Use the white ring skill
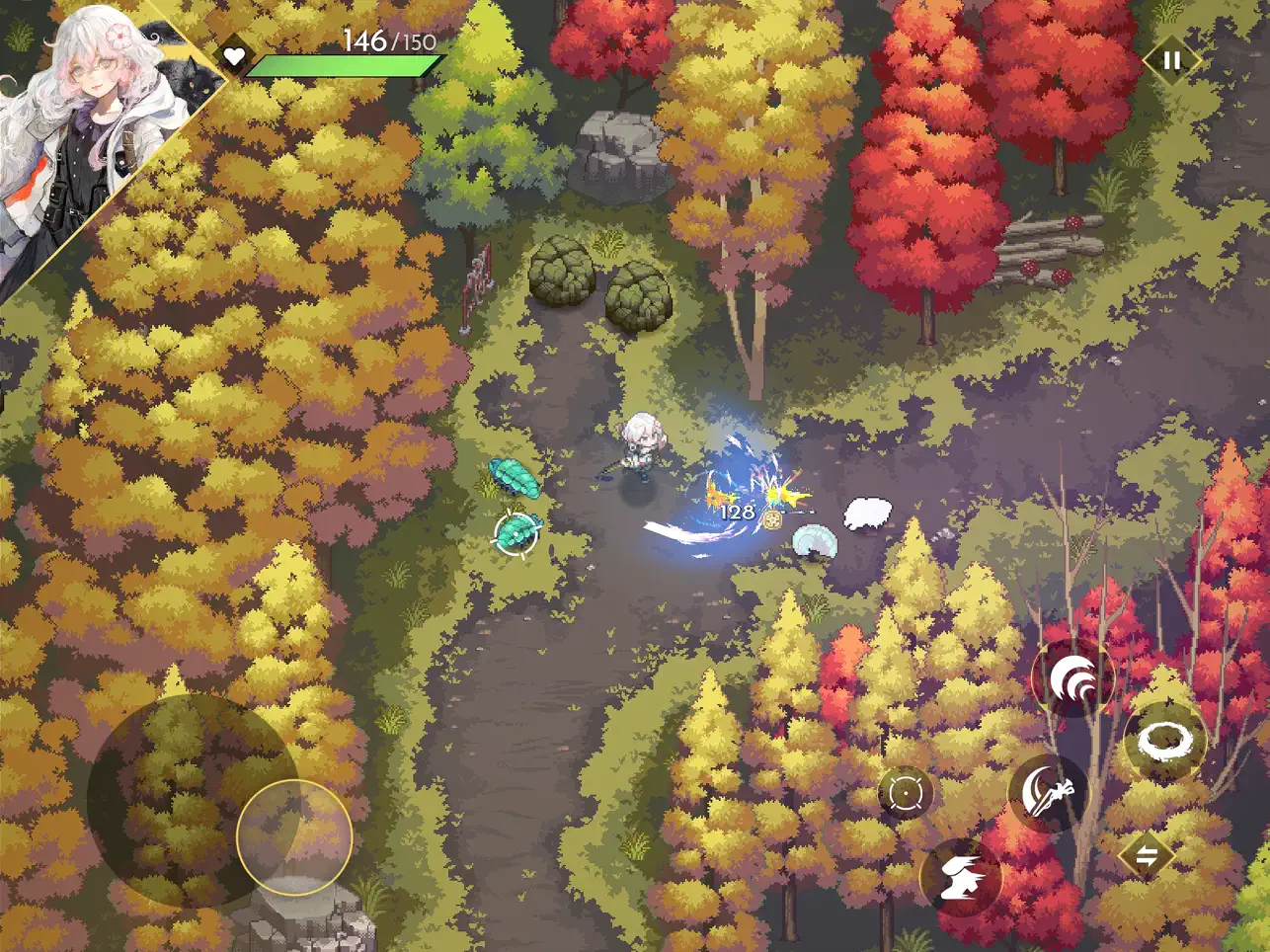The image size is (1270, 952). [x=1165, y=740]
